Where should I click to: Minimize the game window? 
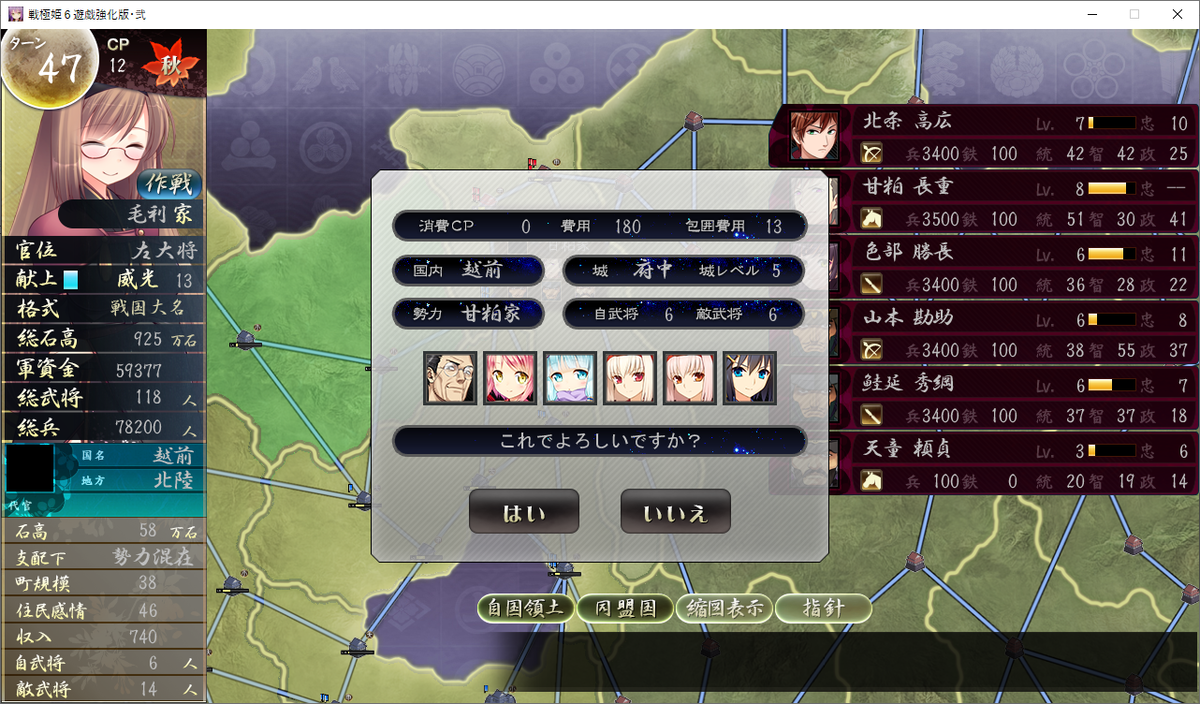pos(1088,14)
